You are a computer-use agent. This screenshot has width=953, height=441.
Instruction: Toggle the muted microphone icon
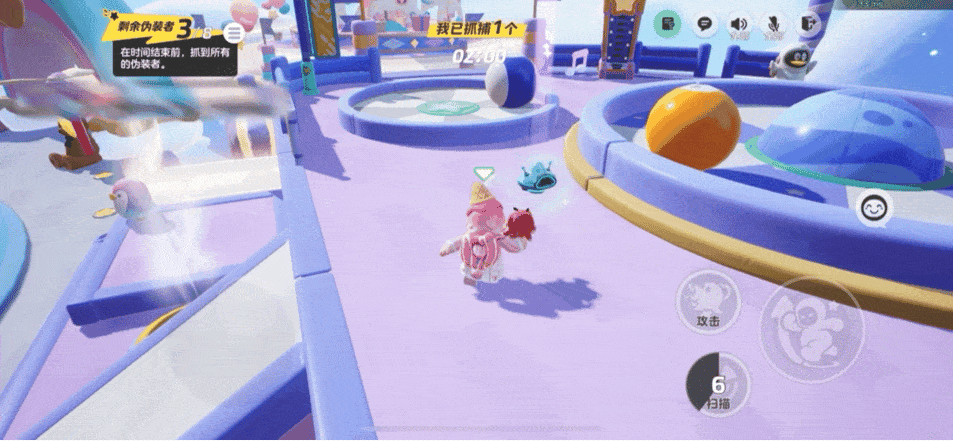point(773,24)
